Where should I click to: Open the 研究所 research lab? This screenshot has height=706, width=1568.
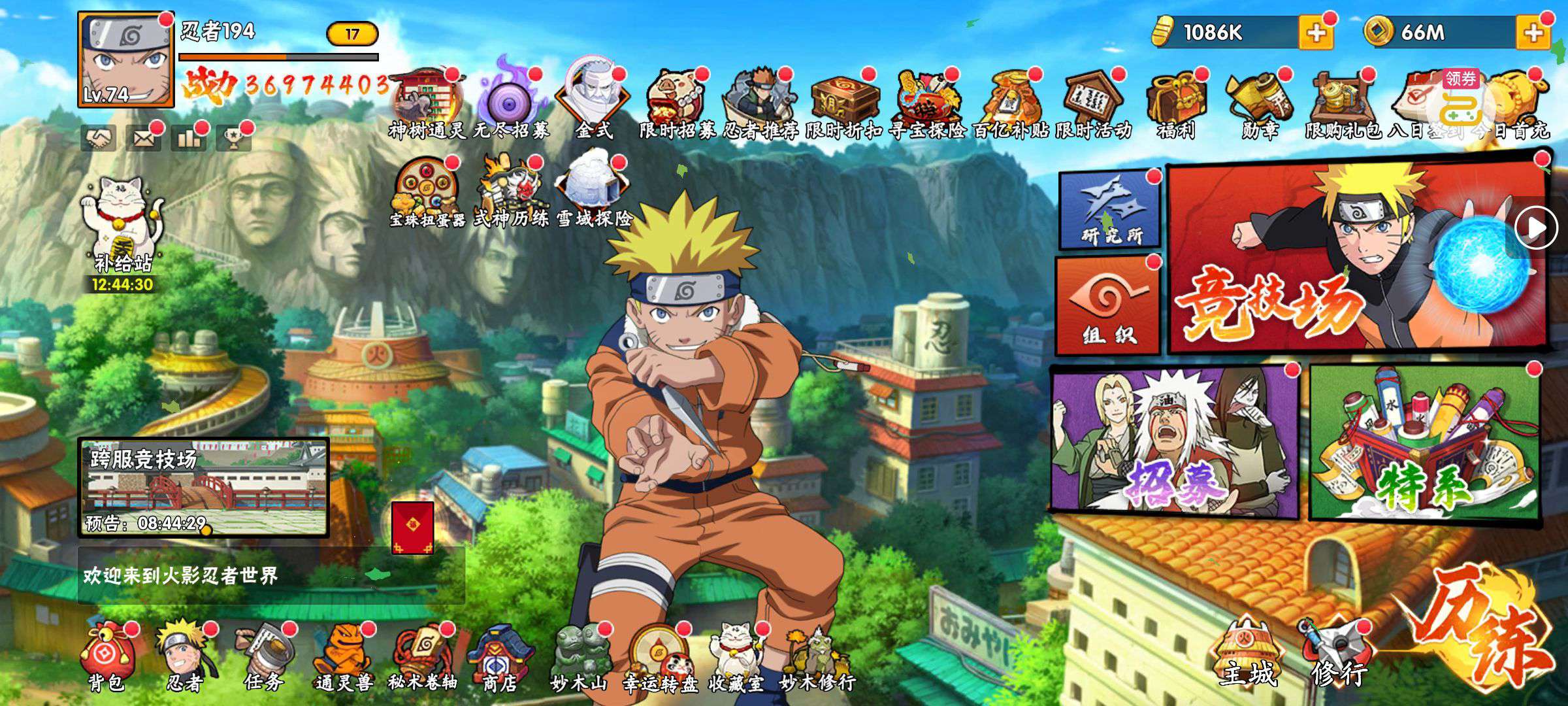(x=1109, y=209)
